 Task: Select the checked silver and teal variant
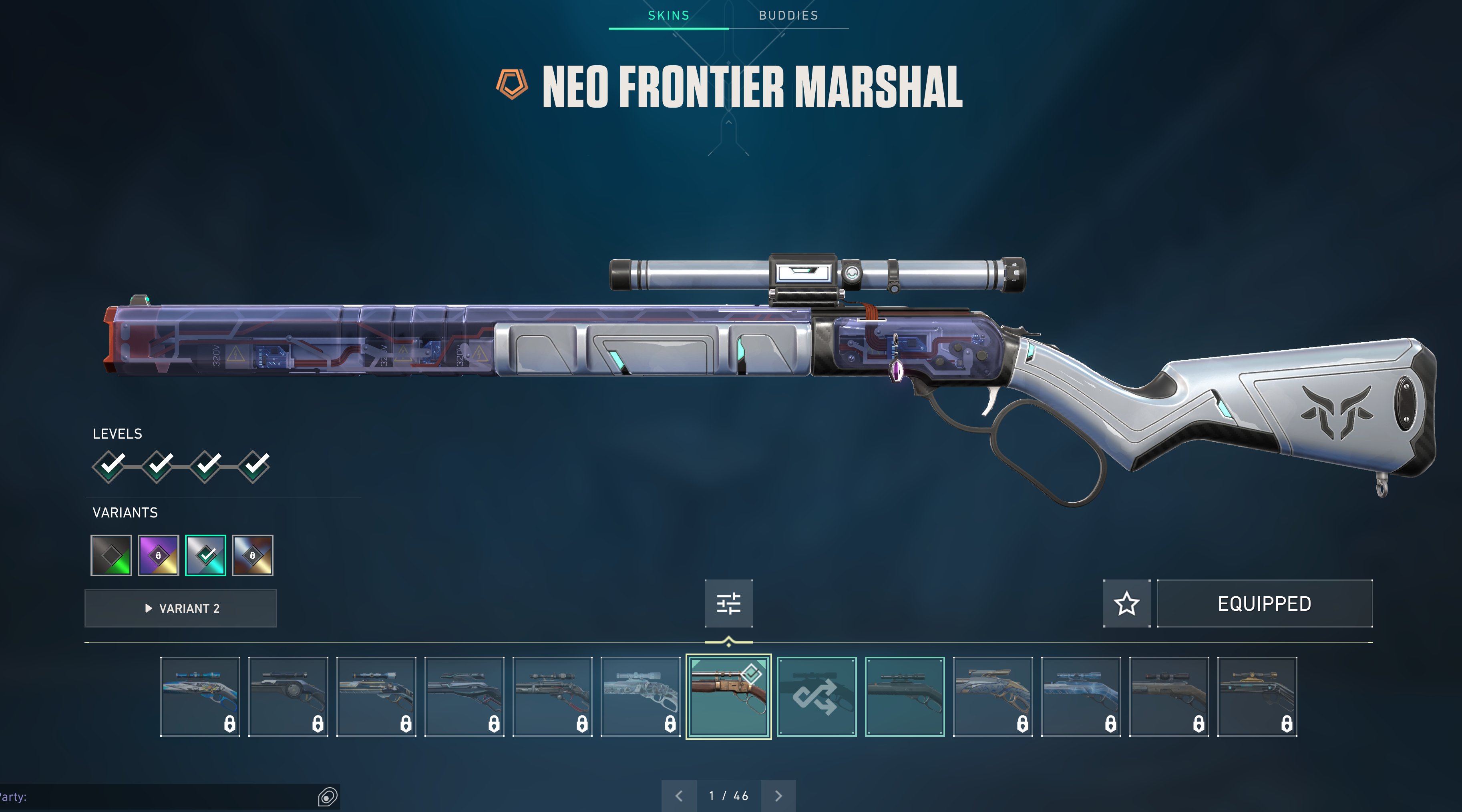click(x=205, y=555)
